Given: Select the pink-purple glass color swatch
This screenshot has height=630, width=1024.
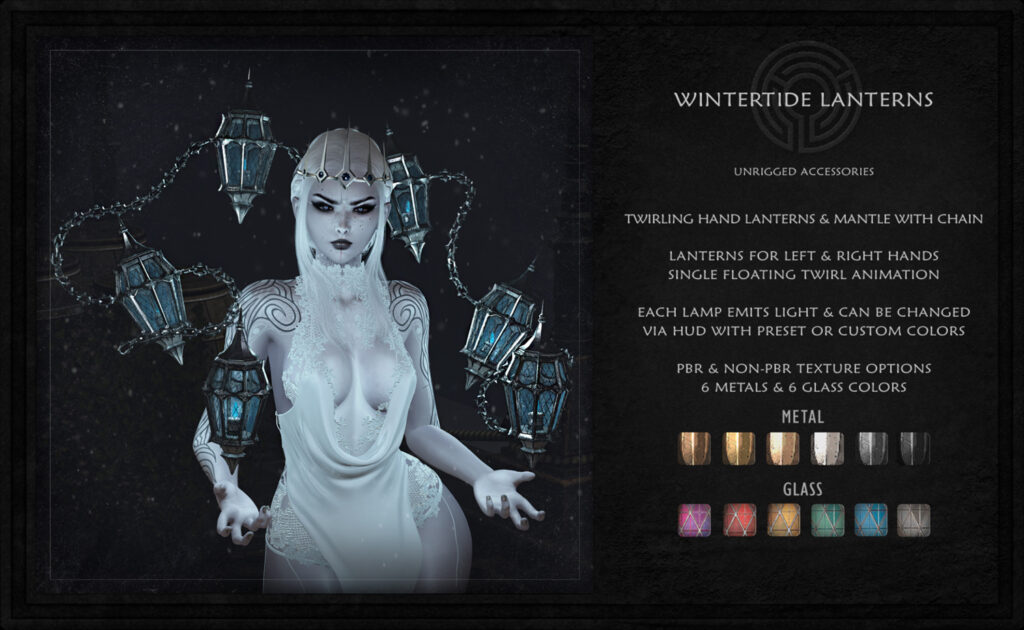Looking at the screenshot, I should 694,519.
